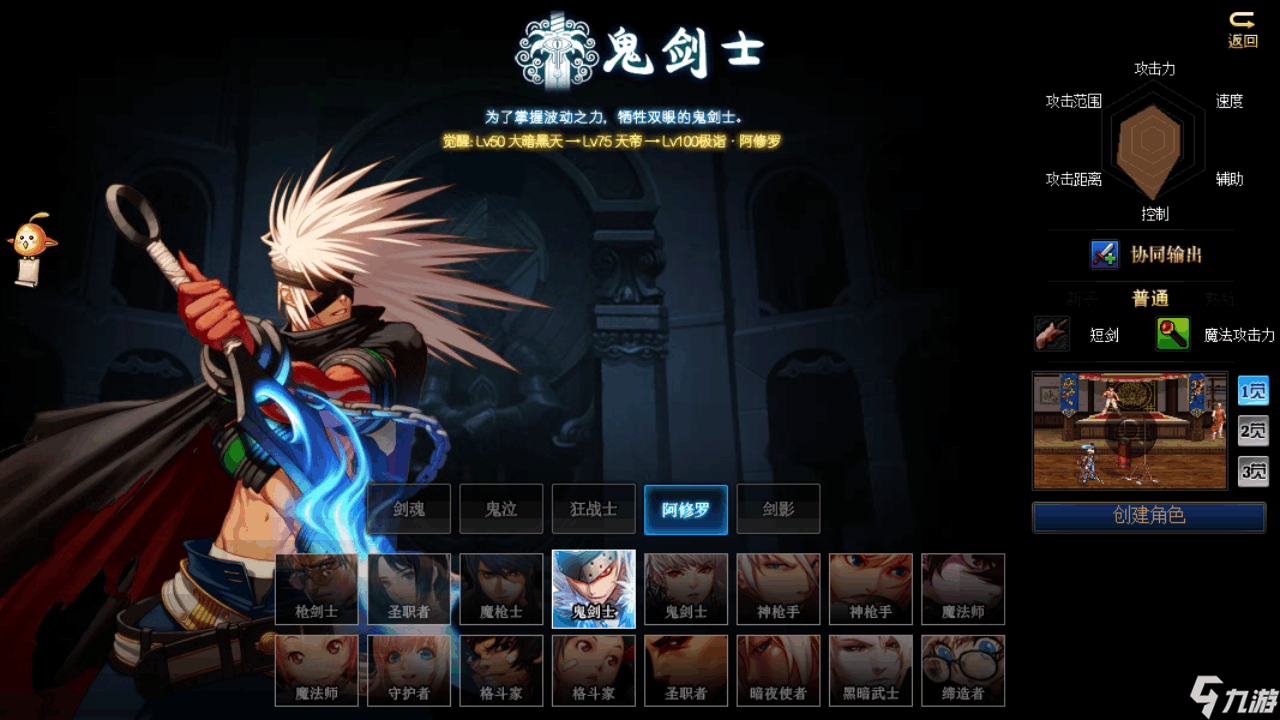The width and height of the screenshot is (1280, 720).
Task: Select the 枪剑士 class portrait
Action: [x=316, y=589]
